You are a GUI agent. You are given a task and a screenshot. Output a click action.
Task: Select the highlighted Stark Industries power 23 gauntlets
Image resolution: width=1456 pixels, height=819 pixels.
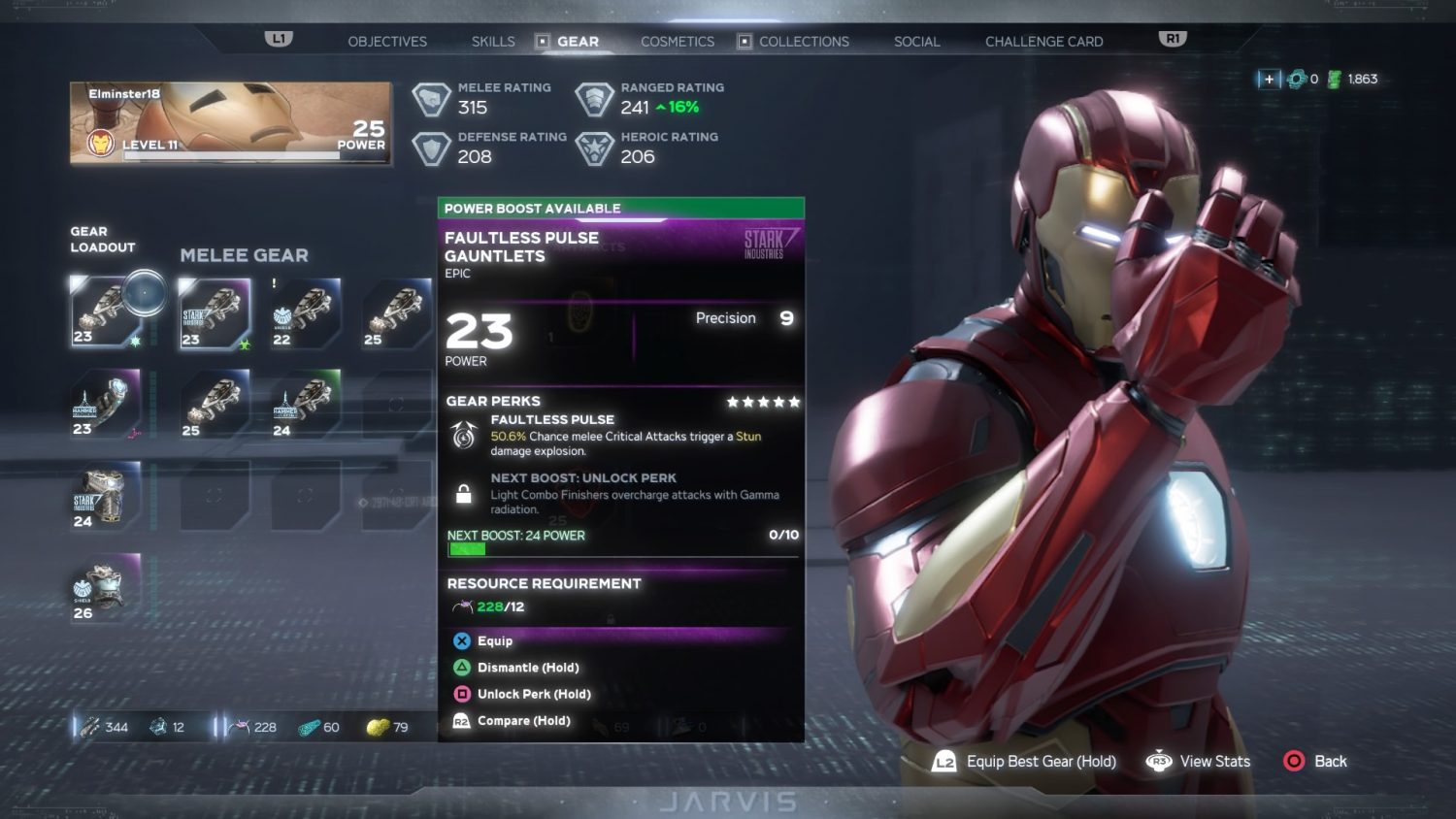pyautogui.click(x=215, y=313)
